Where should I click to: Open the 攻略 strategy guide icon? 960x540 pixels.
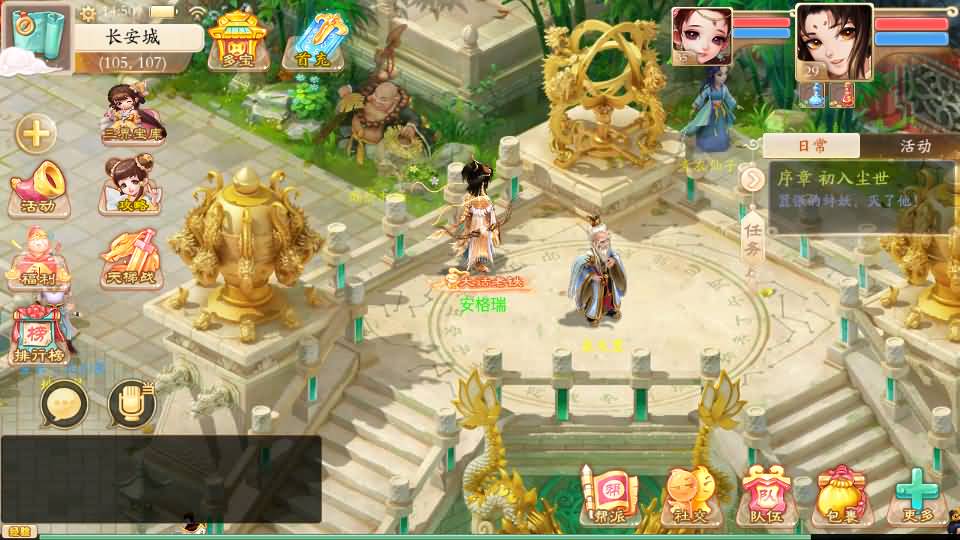133,186
